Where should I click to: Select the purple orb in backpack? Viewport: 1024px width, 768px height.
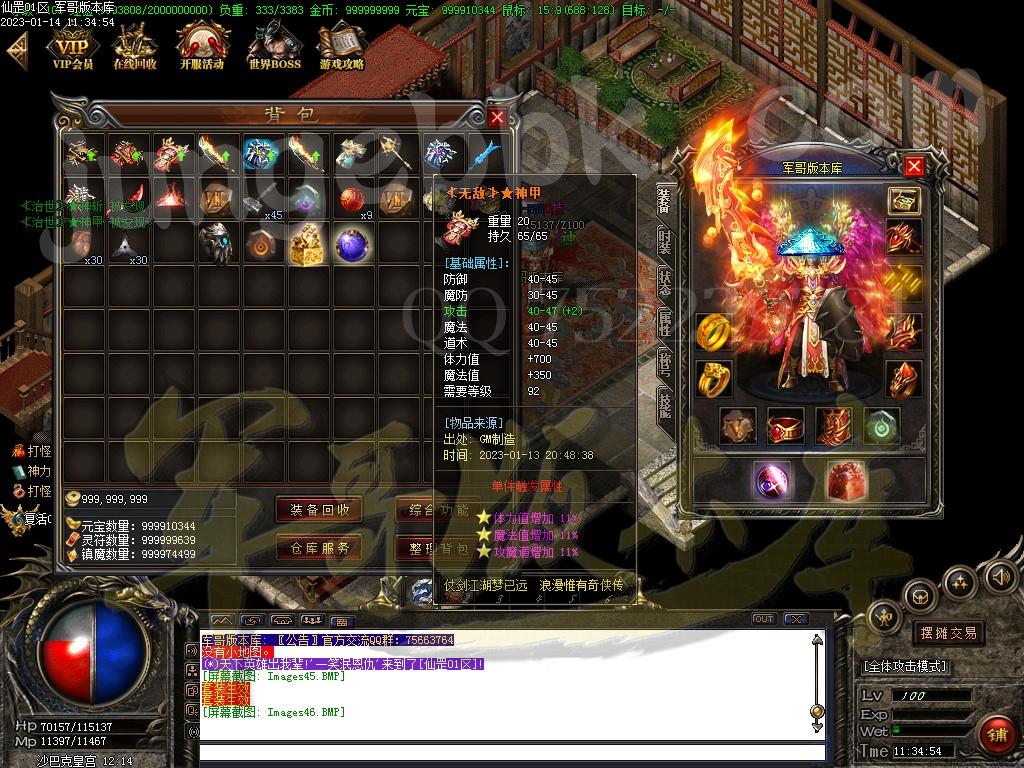tap(352, 245)
